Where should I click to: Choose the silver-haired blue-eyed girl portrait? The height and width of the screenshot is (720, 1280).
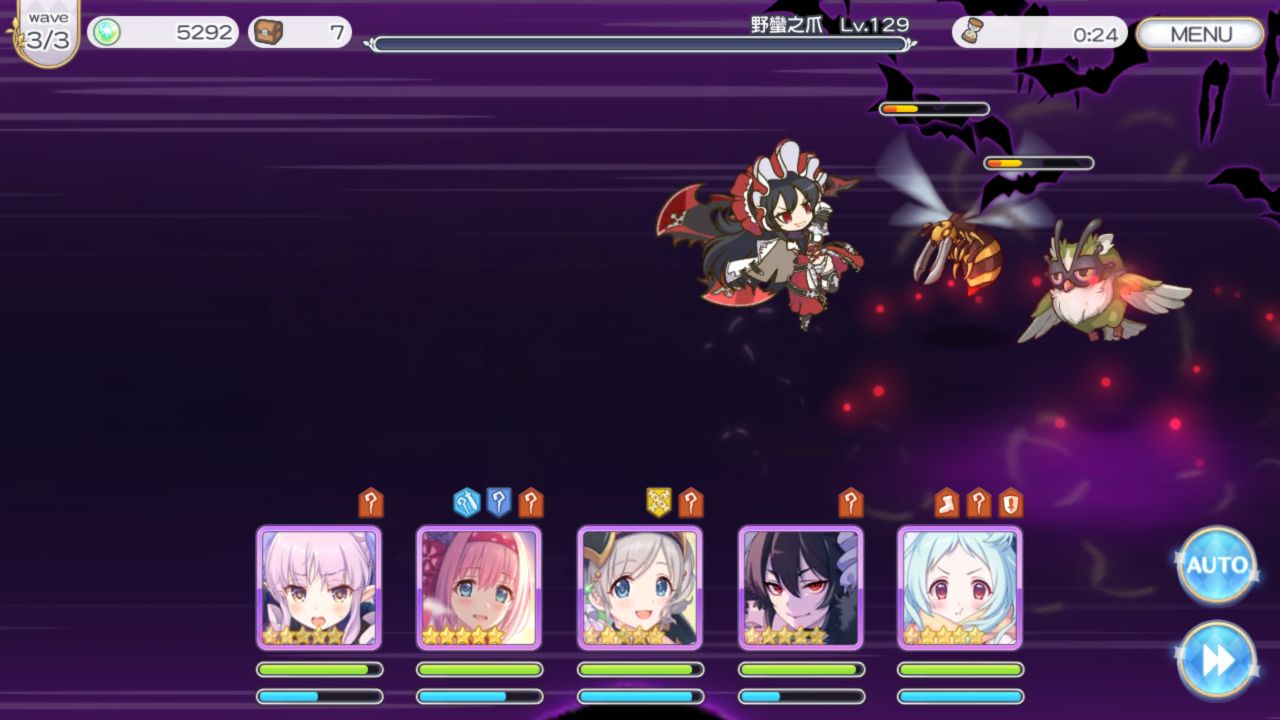640,588
